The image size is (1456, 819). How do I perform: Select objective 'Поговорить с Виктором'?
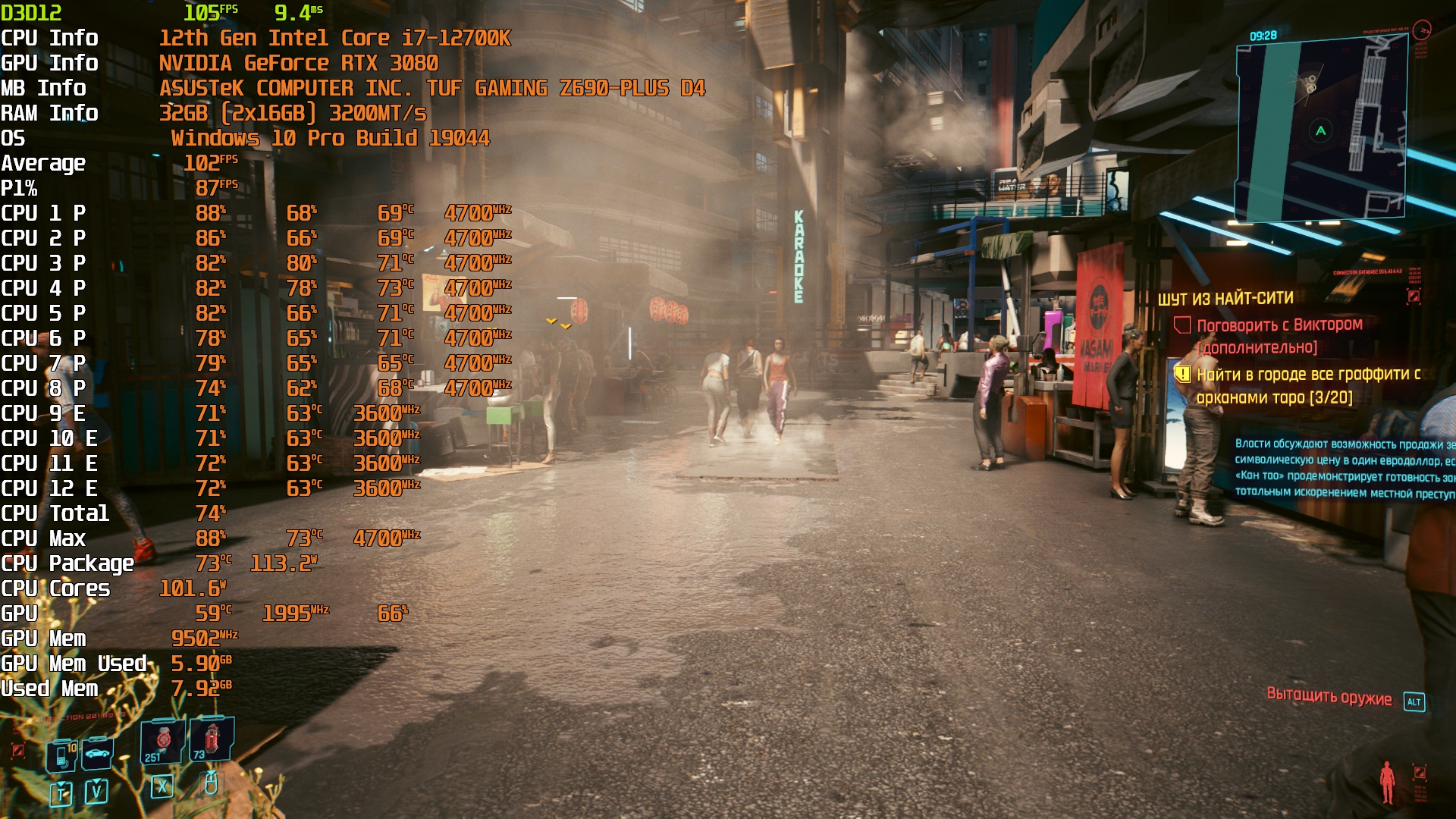pos(1279,325)
